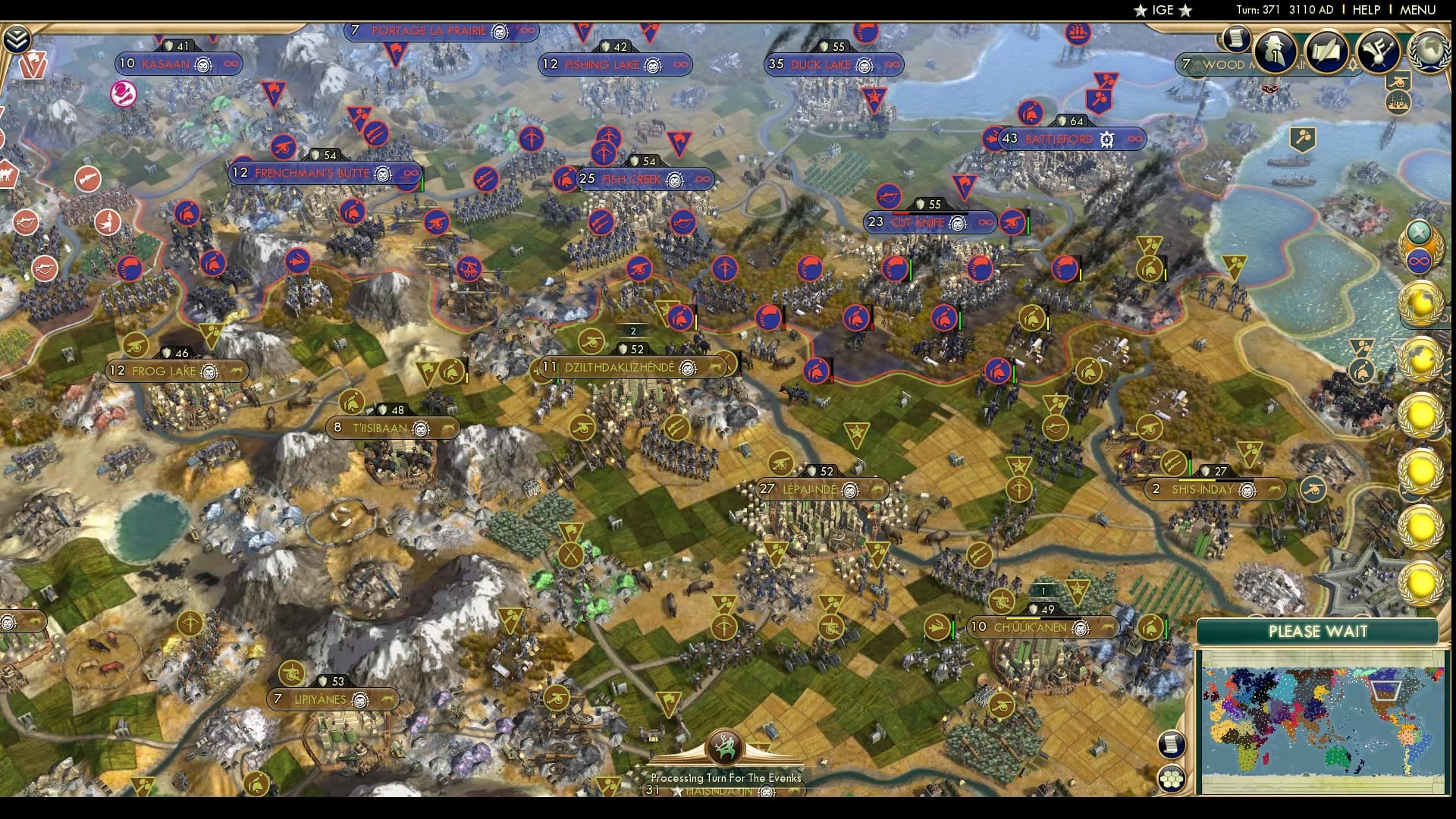
Task: Open the diplomacy overview trumpet icon
Action: pyautogui.click(x=1377, y=50)
